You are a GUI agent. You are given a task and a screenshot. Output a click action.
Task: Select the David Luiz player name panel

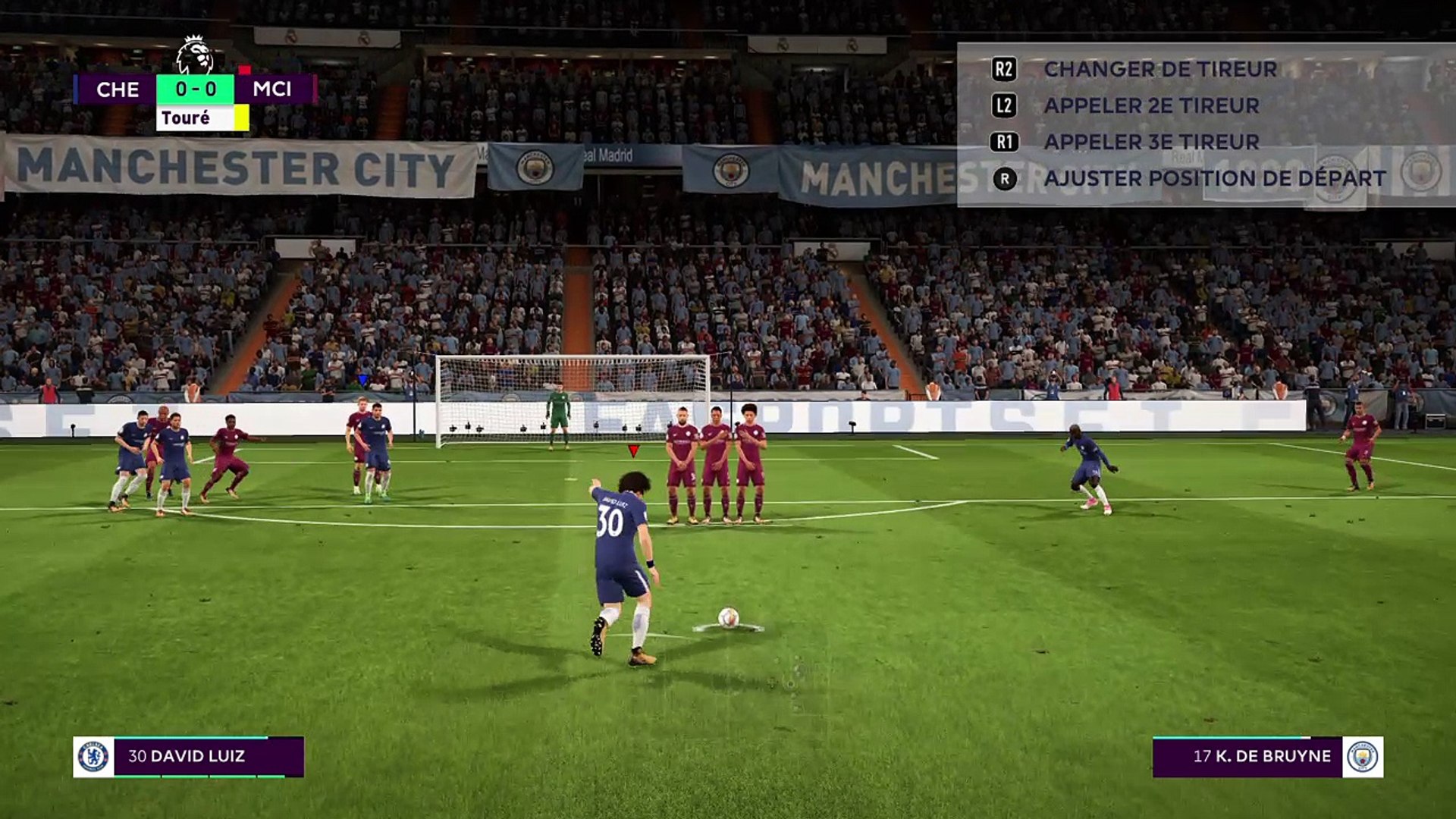click(208, 756)
